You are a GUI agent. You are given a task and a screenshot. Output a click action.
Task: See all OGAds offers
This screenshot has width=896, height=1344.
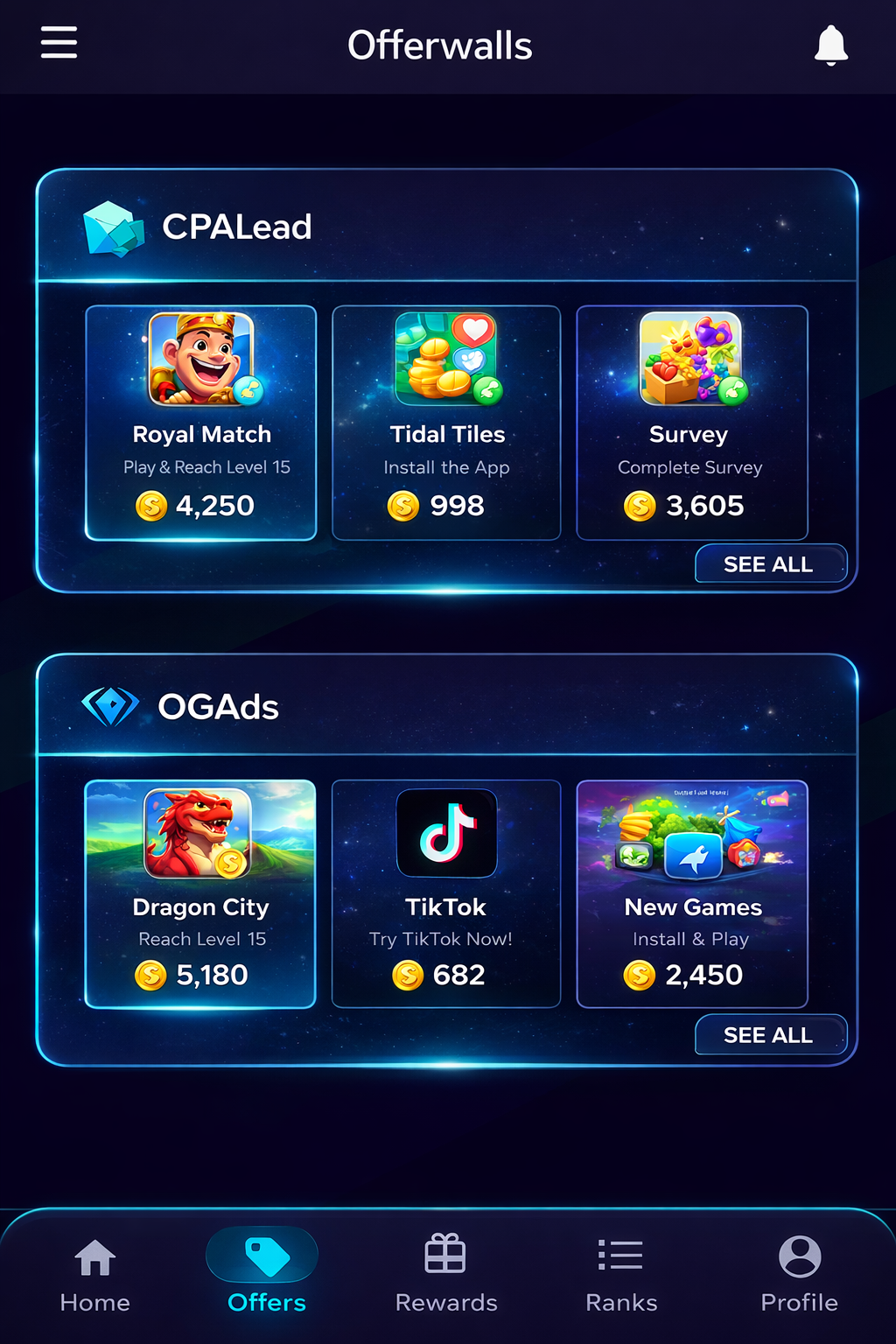(x=770, y=1035)
